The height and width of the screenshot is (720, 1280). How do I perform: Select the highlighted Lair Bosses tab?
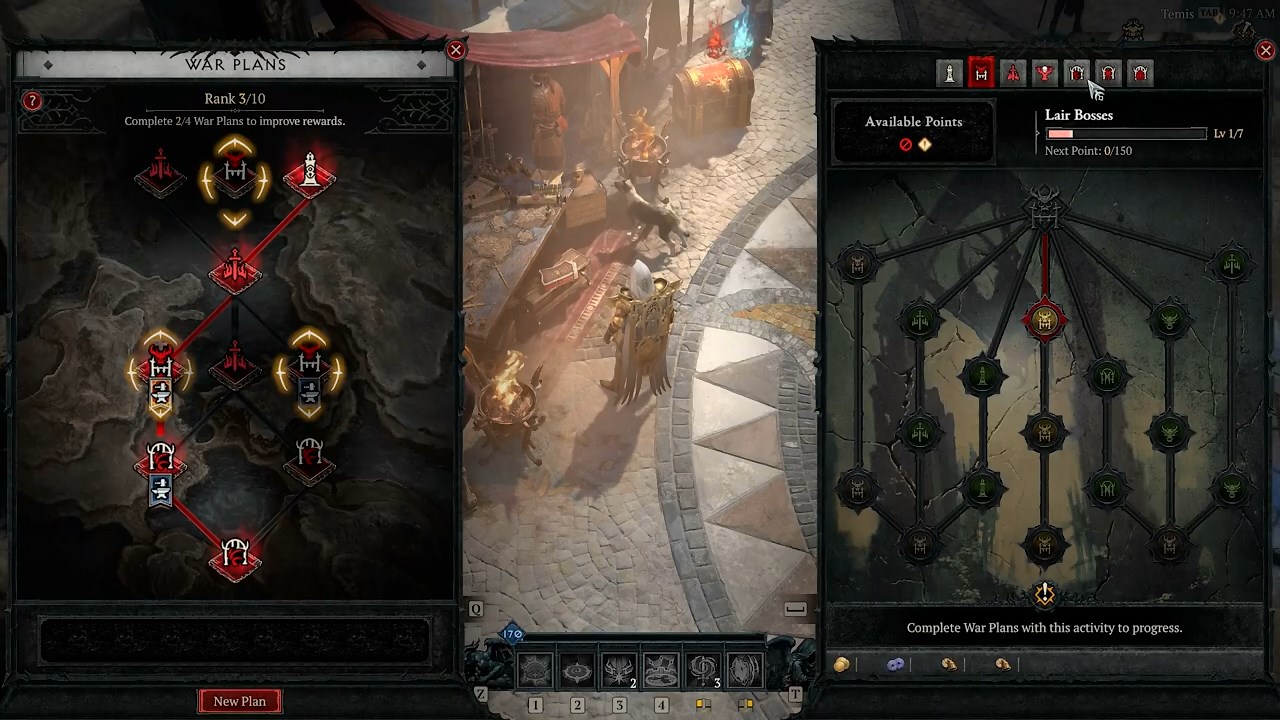[981, 73]
